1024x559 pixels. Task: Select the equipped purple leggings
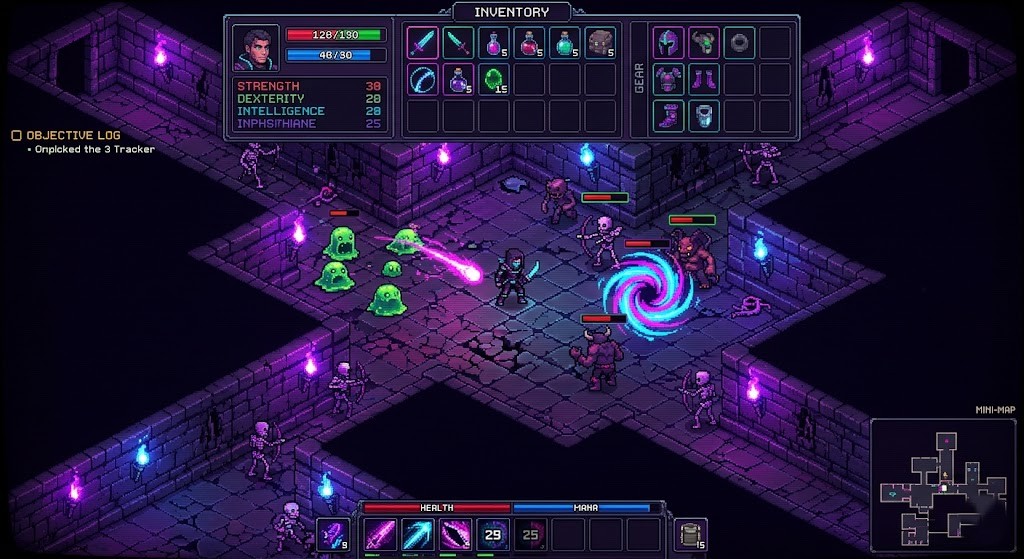pos(704,79)
